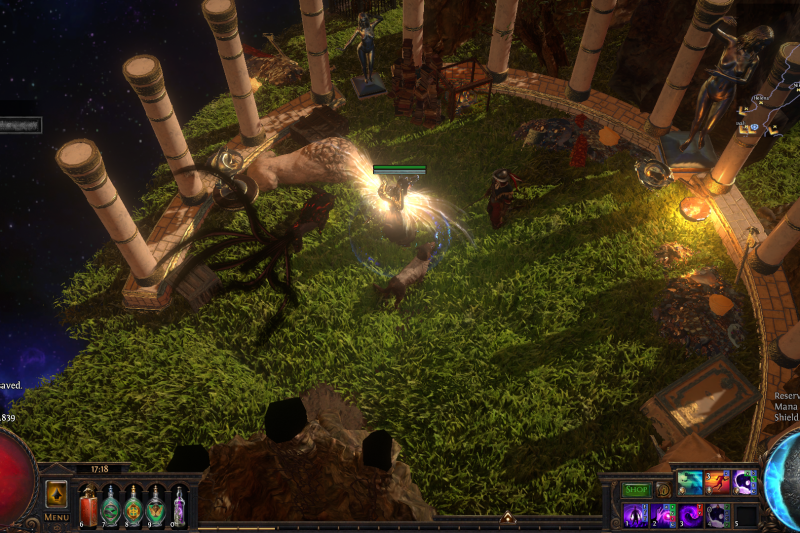Select the empty skill slot 5
Screen dimensions: 800x533
pyautogui.click(x=745, y=515)
